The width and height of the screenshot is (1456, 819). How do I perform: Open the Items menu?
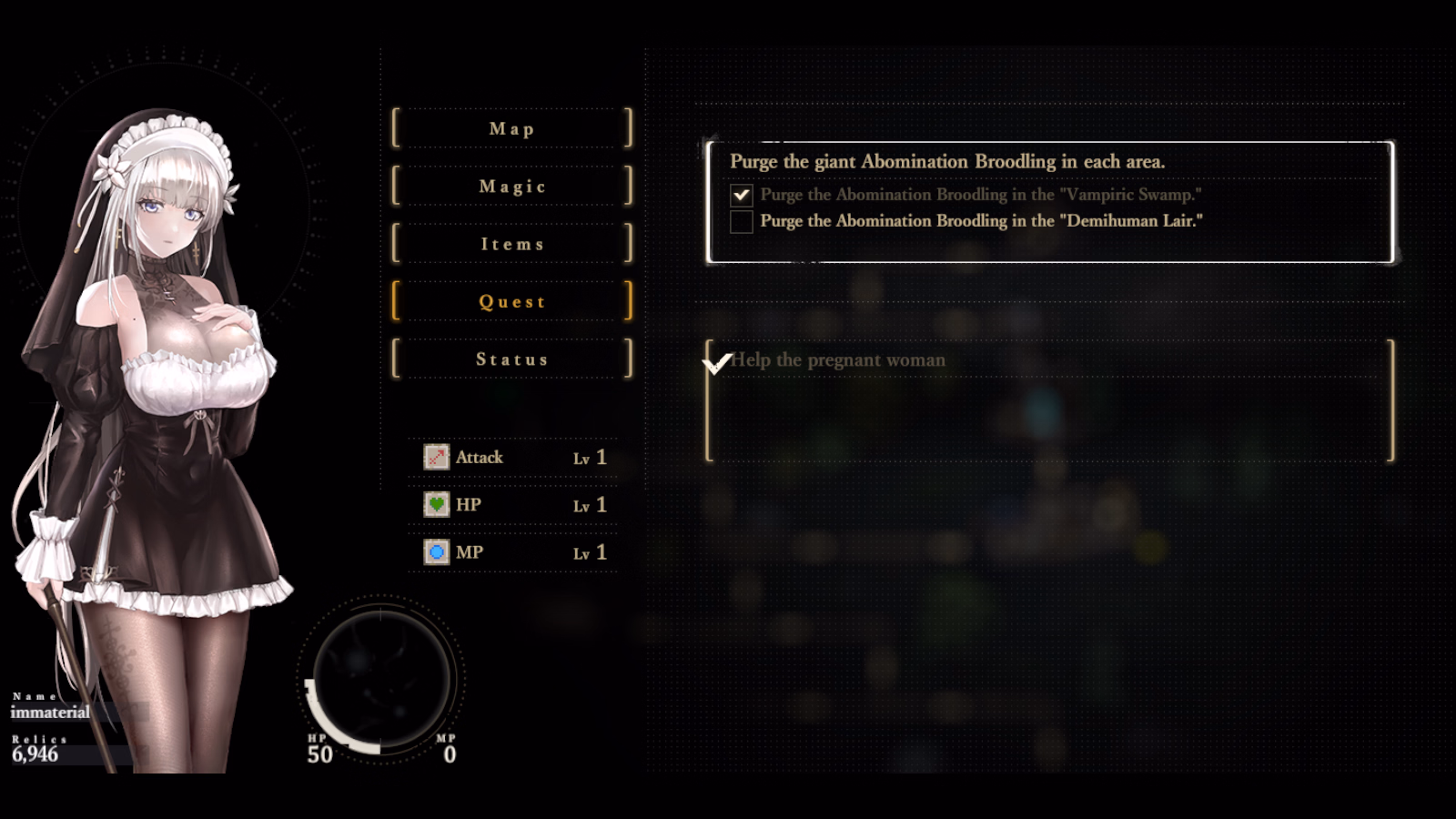(511, 244)
